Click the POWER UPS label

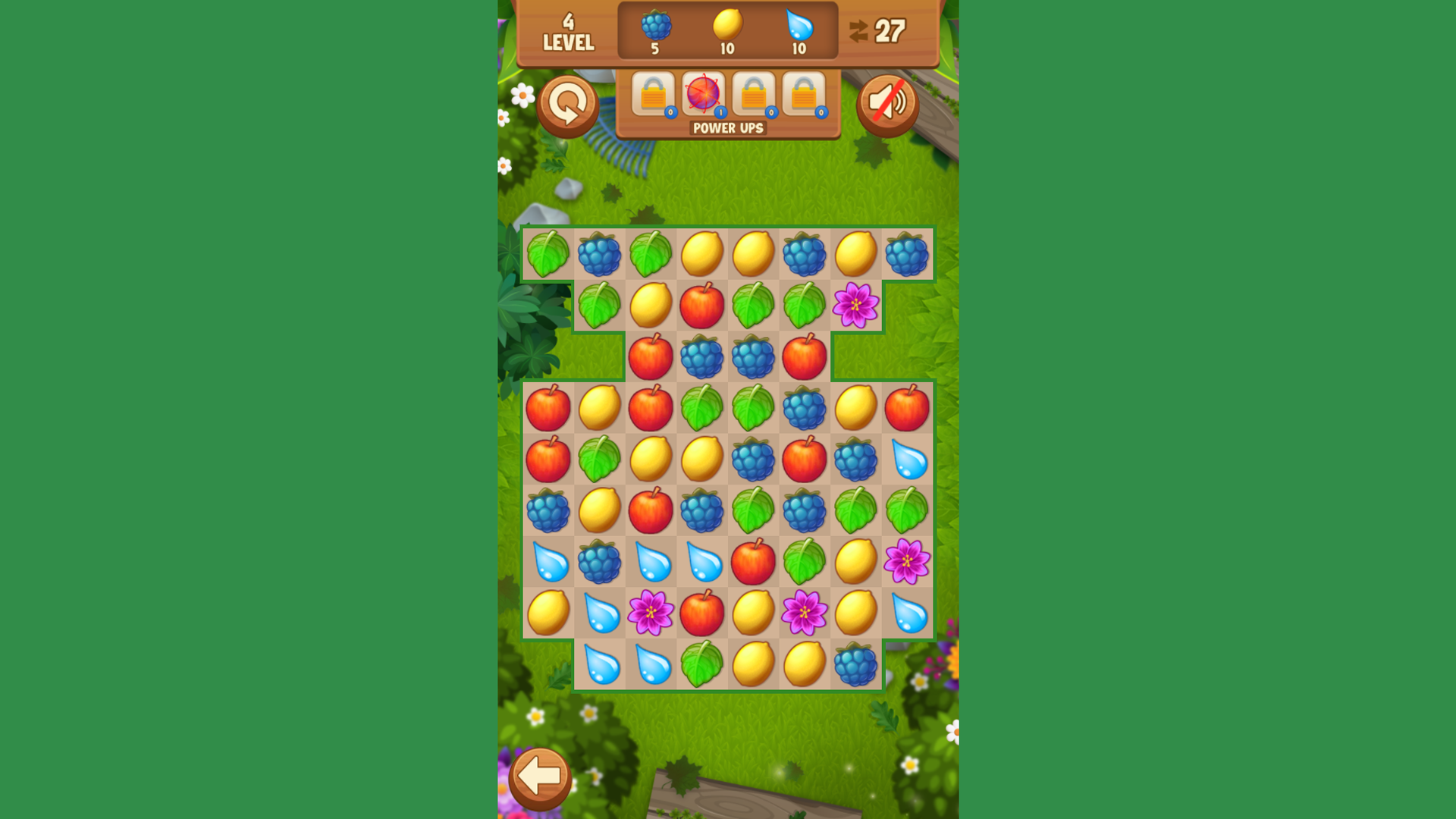pos(726,130)
